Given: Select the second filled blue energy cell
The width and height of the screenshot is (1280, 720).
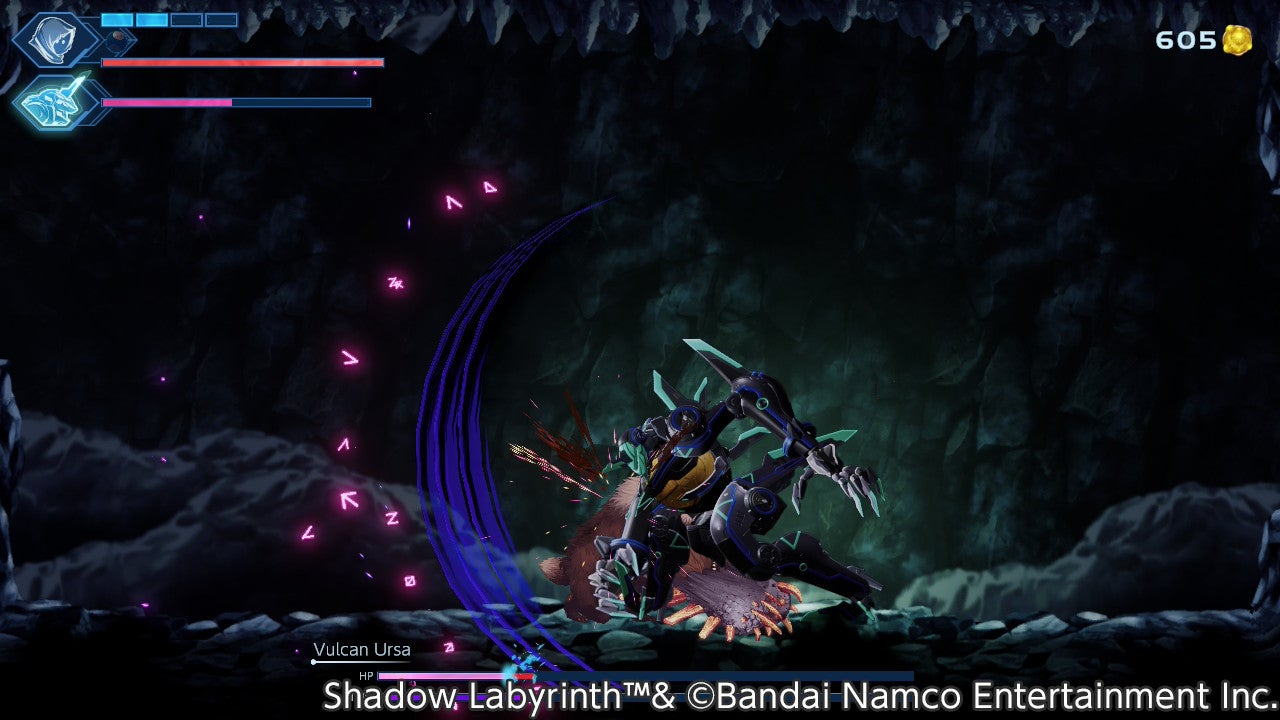Looking at the screenshot, I should (x=152, y=20).
